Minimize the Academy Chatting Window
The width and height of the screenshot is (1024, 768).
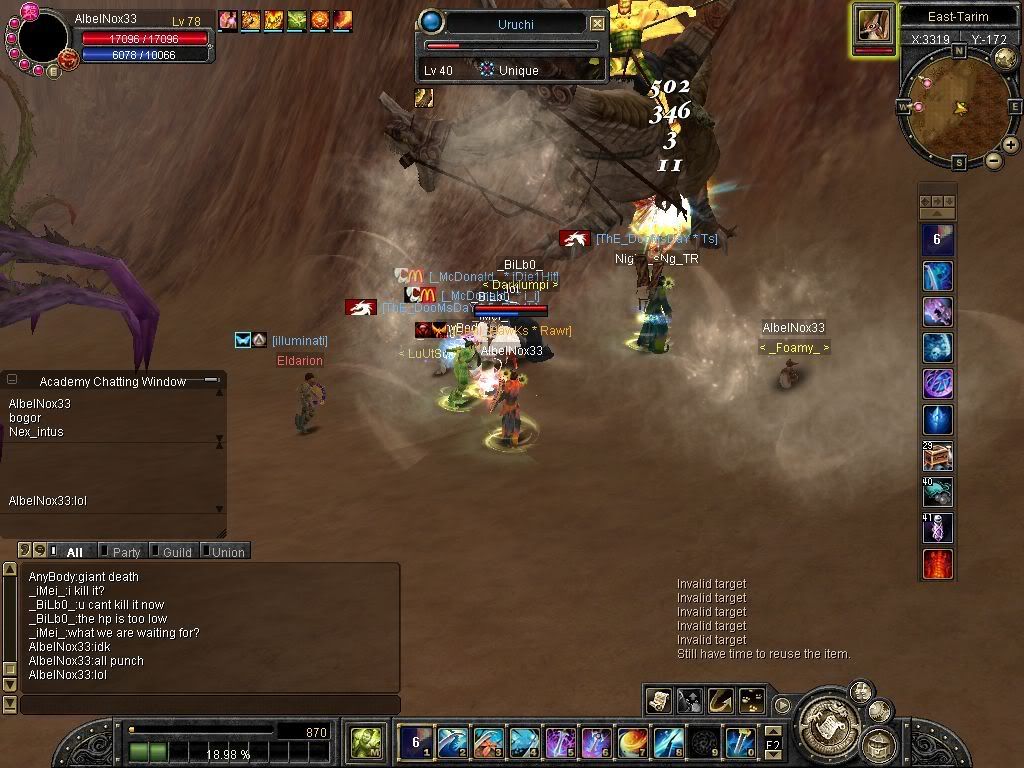pyautogui.click(x=211, y=380)
